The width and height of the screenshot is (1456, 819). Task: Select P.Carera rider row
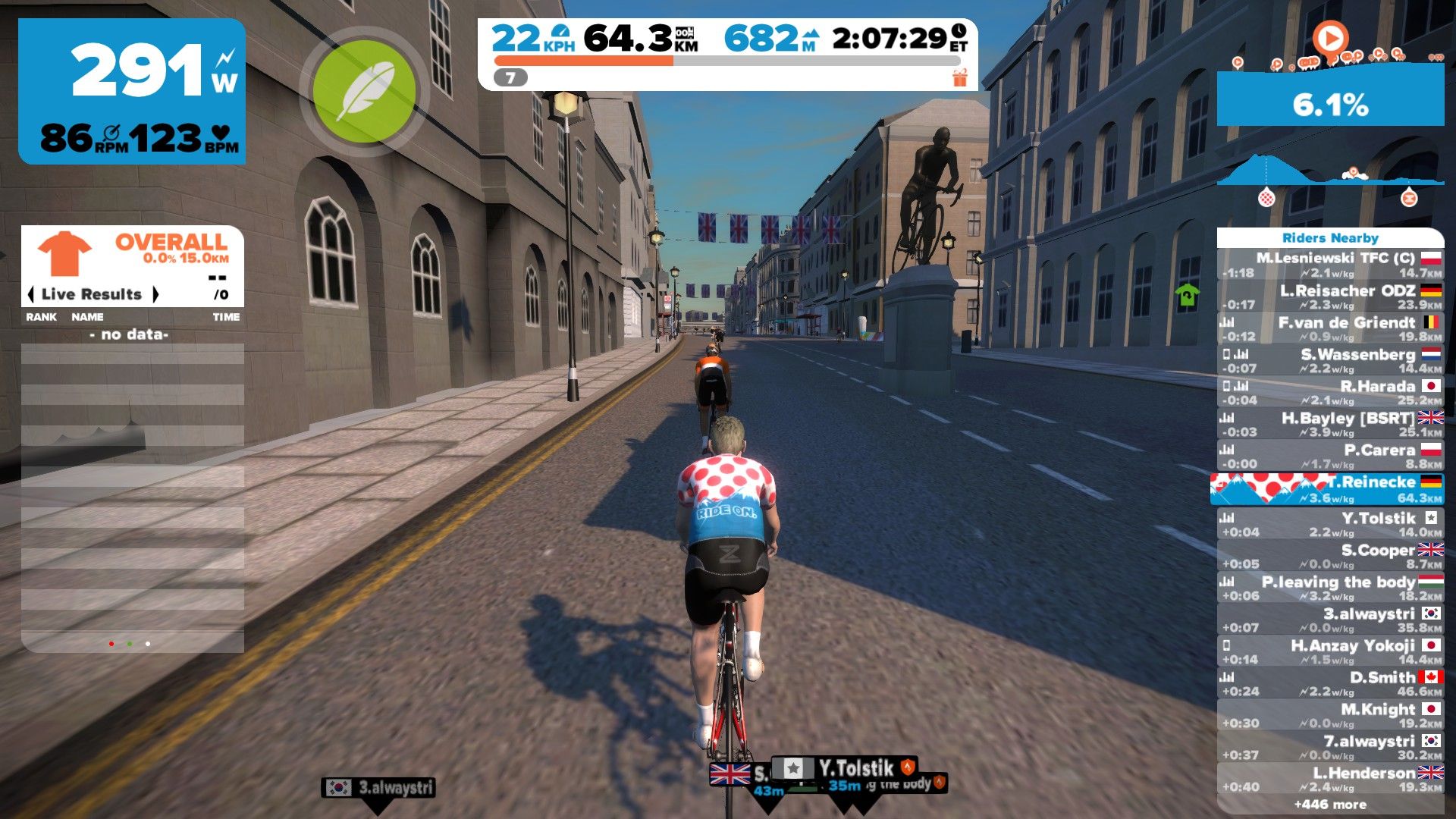pos(1330,456)
